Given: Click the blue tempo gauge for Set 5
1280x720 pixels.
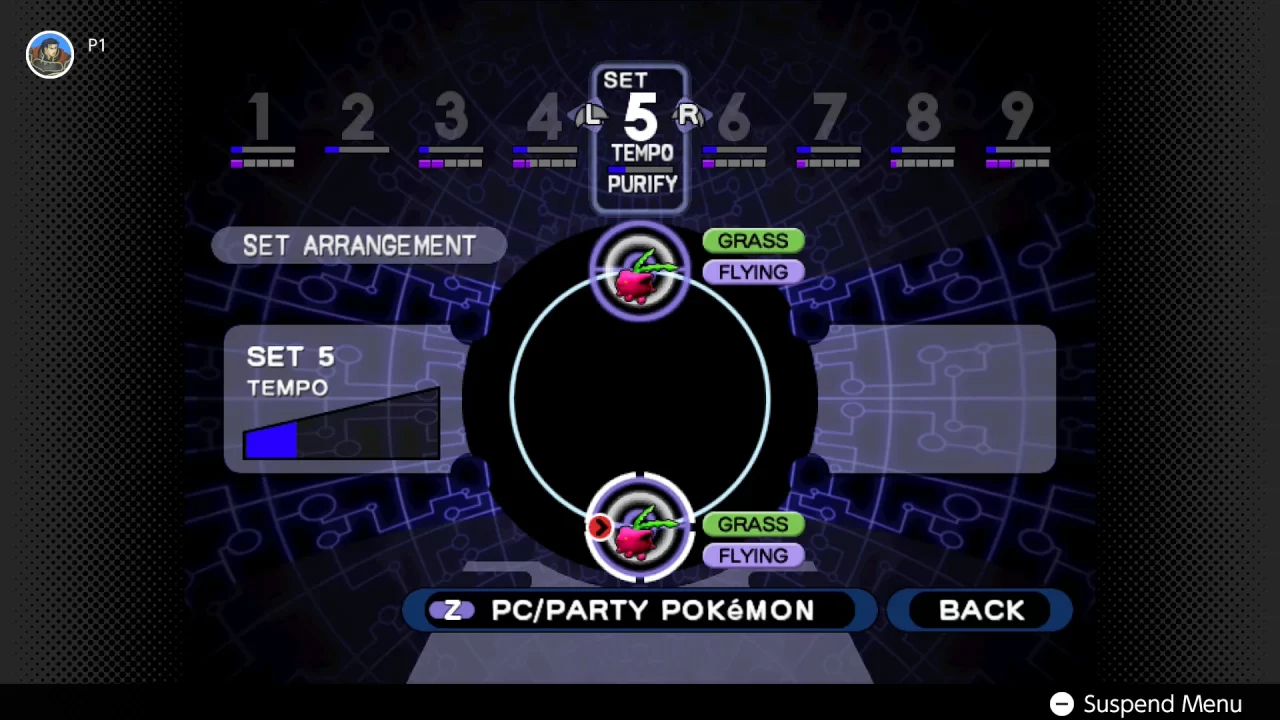Looking at the screenshot, I should pyautogui.click(x=271, y=438).
